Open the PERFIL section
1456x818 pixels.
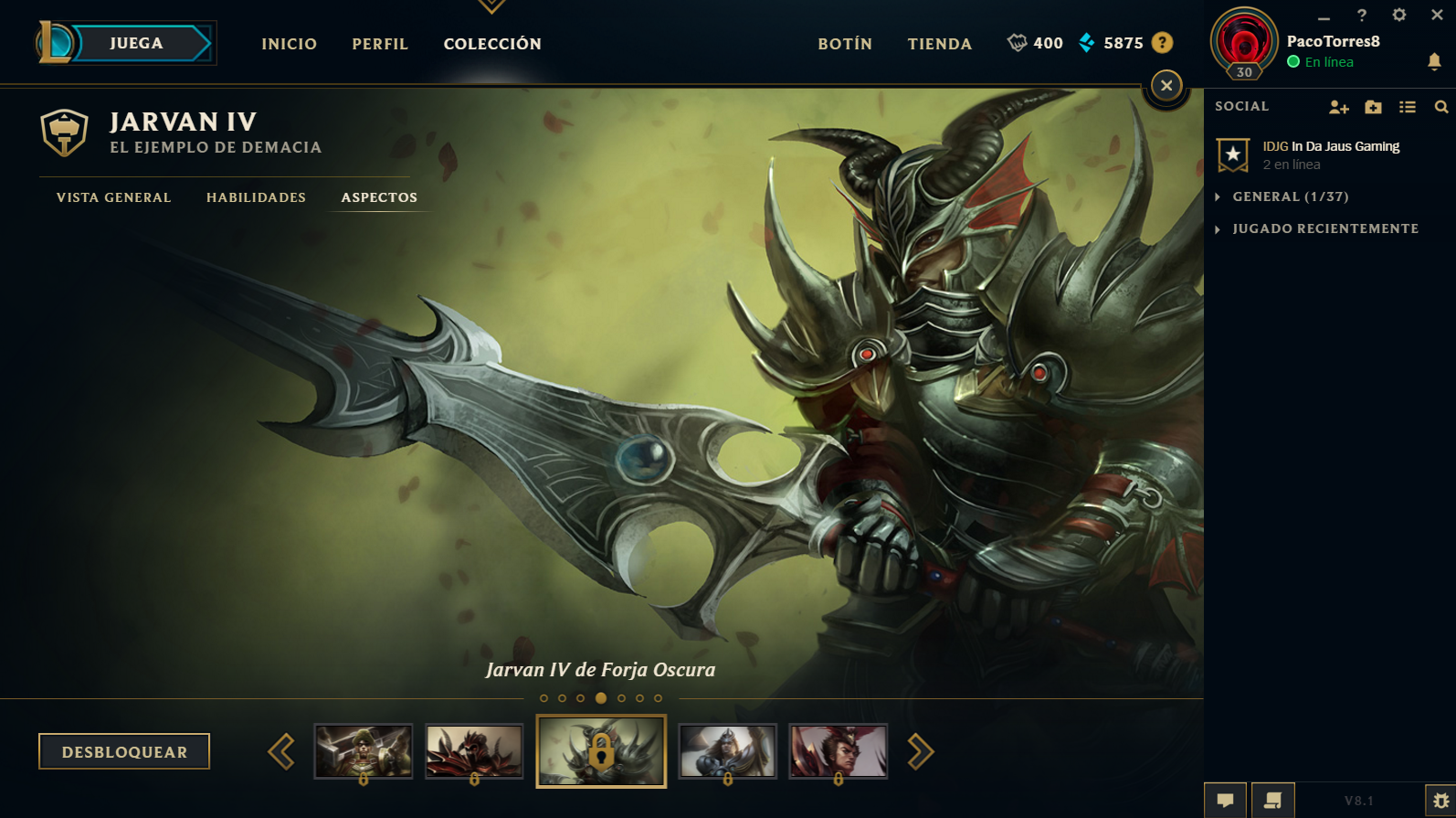(x=380, y=44)
